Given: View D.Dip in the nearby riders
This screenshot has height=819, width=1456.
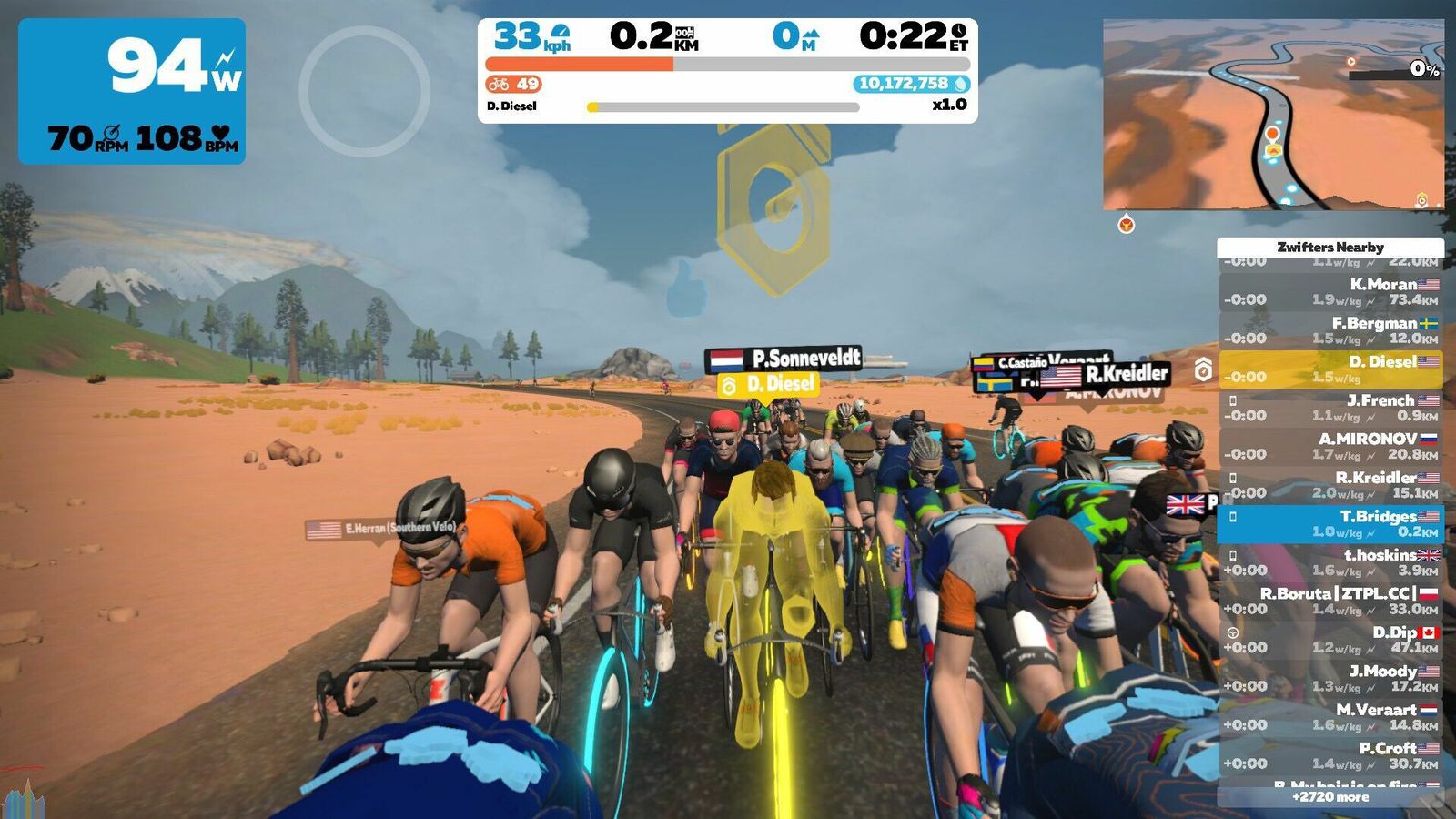Looking at the screenshot, I should 1330,640.
